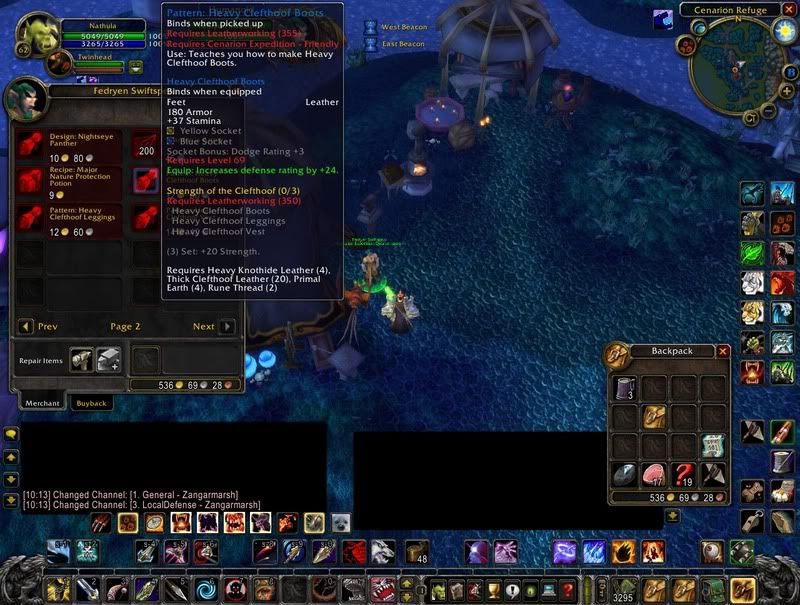Go to the Prev merchant page
800x605 pixels.
click(x=26, y=326)
